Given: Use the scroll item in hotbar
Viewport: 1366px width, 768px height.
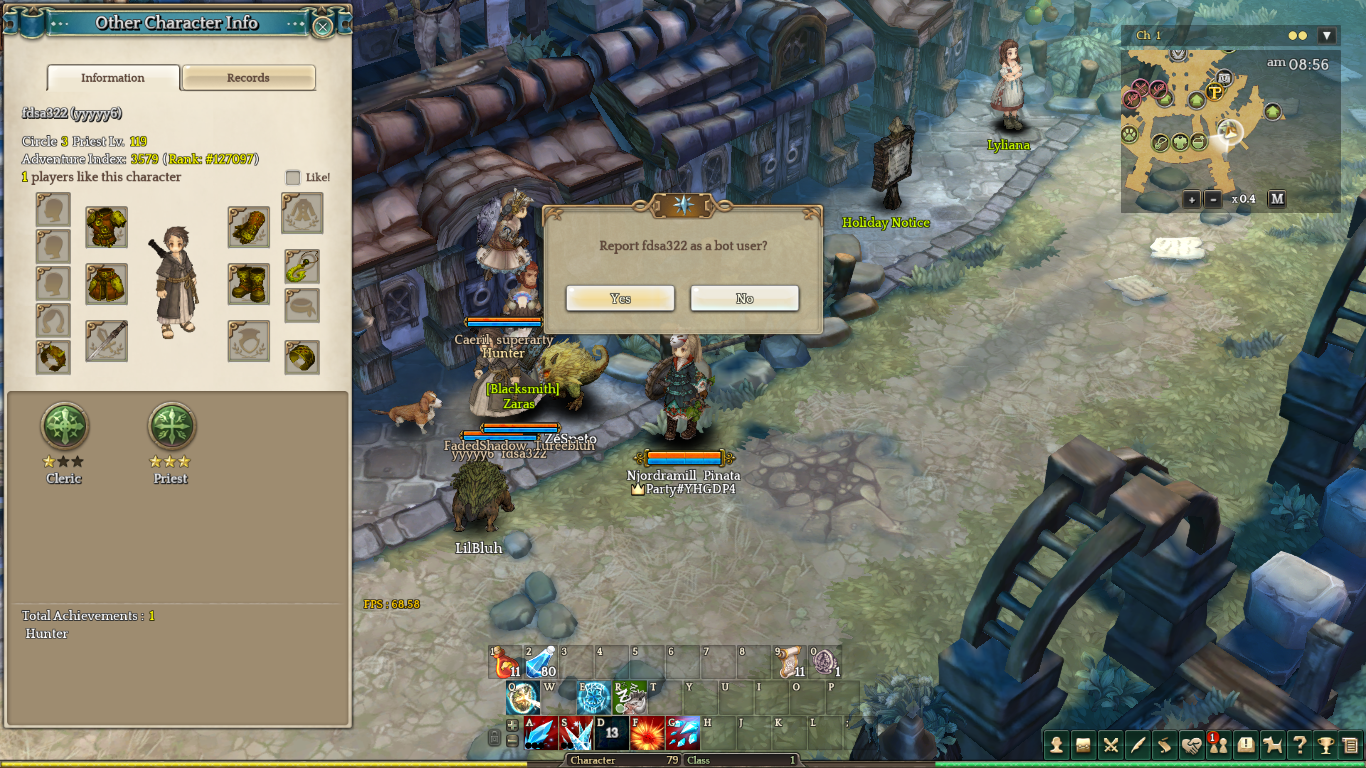Looking at the screenshot, I should 791,662.
